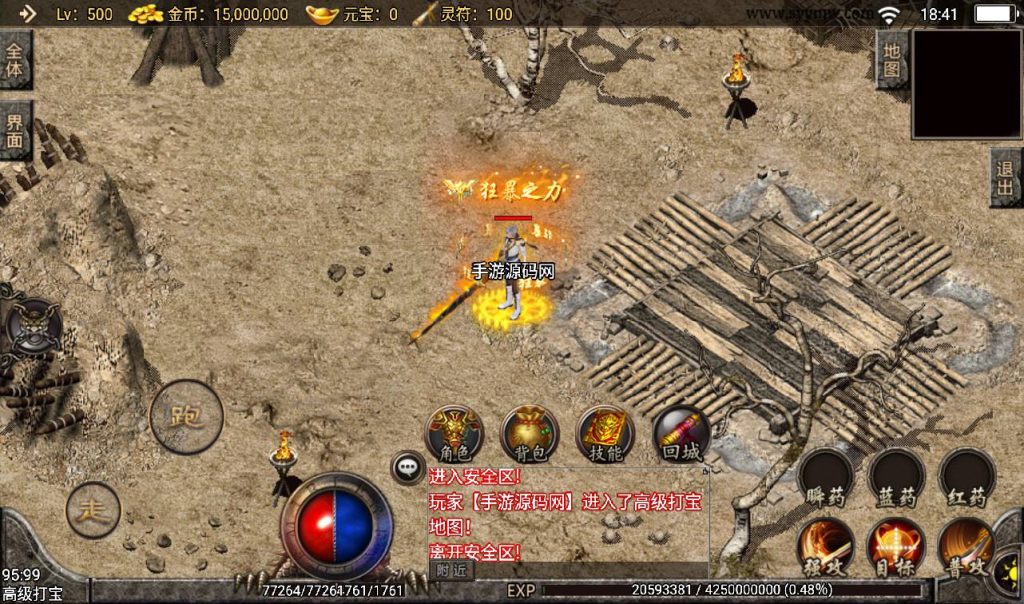Click the demon mask portrait icon
This screenshot has height=604, width=1024.
click(33, 325)
